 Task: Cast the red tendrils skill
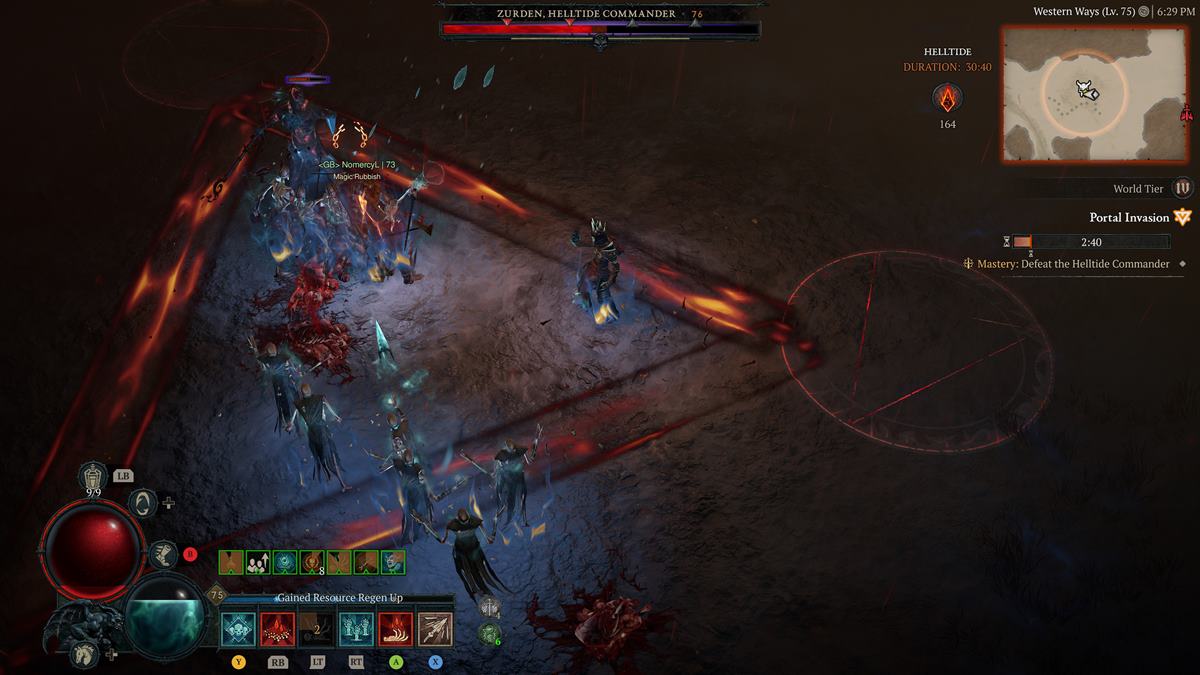point(395,629)
